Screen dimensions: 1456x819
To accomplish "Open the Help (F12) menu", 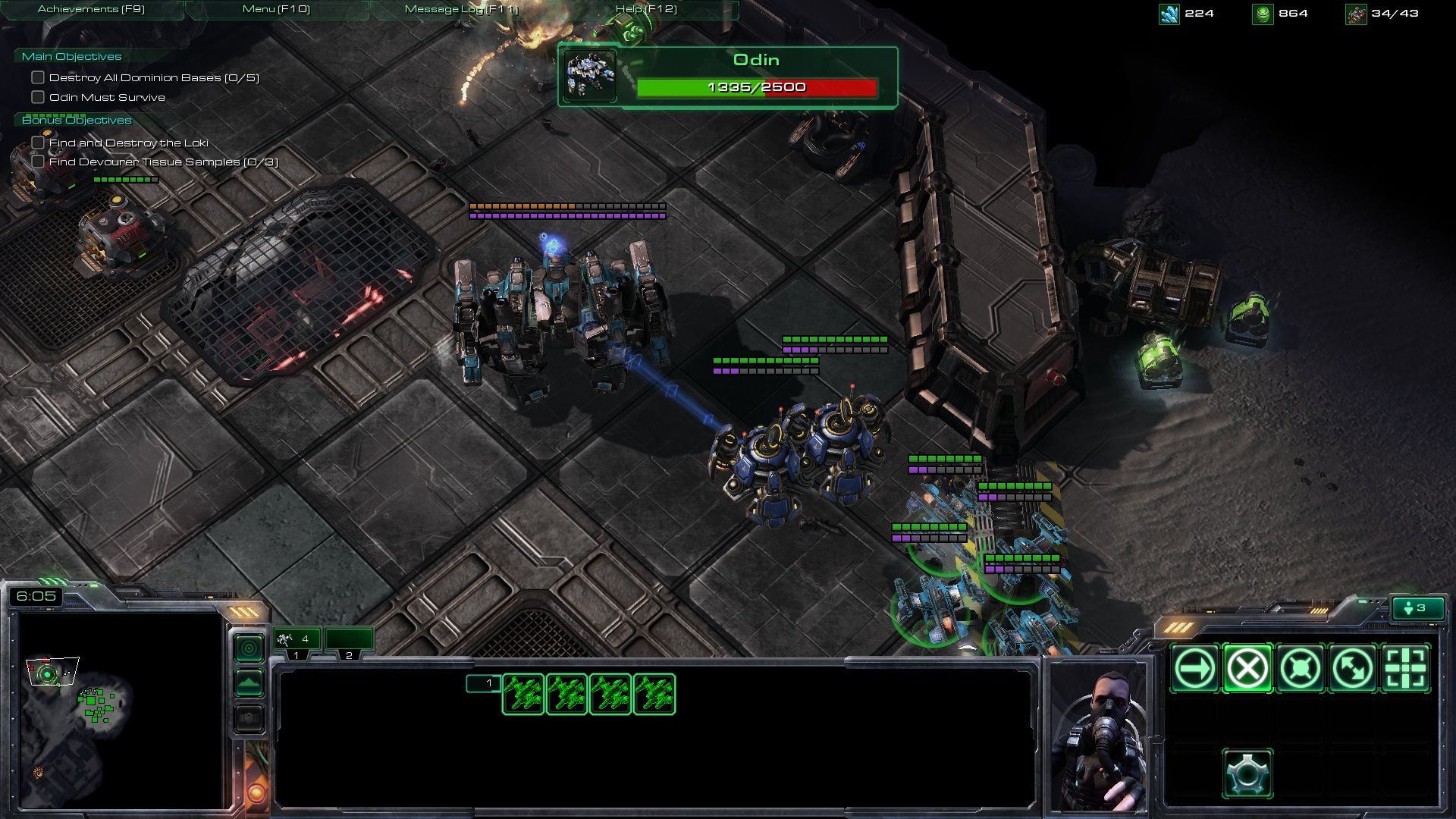I will click(646, 10).
